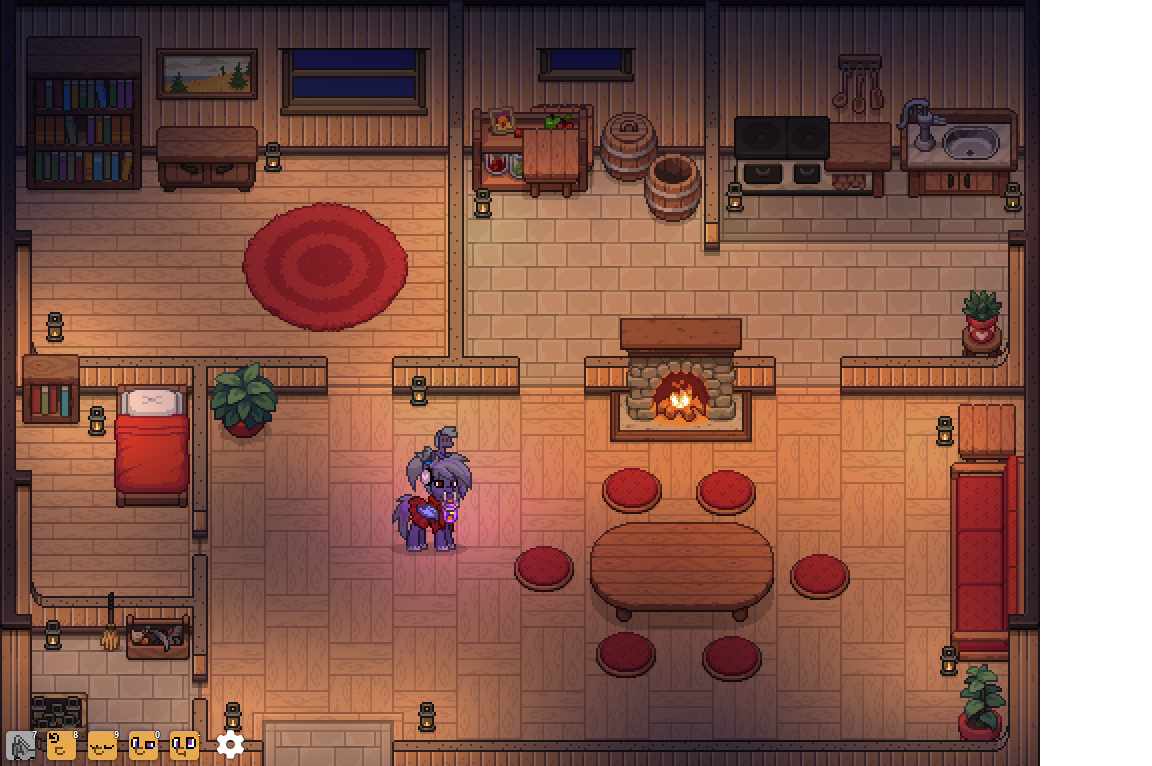Activate the closed-eyes expression icon

pyautogui.click(x=102, y=745)
